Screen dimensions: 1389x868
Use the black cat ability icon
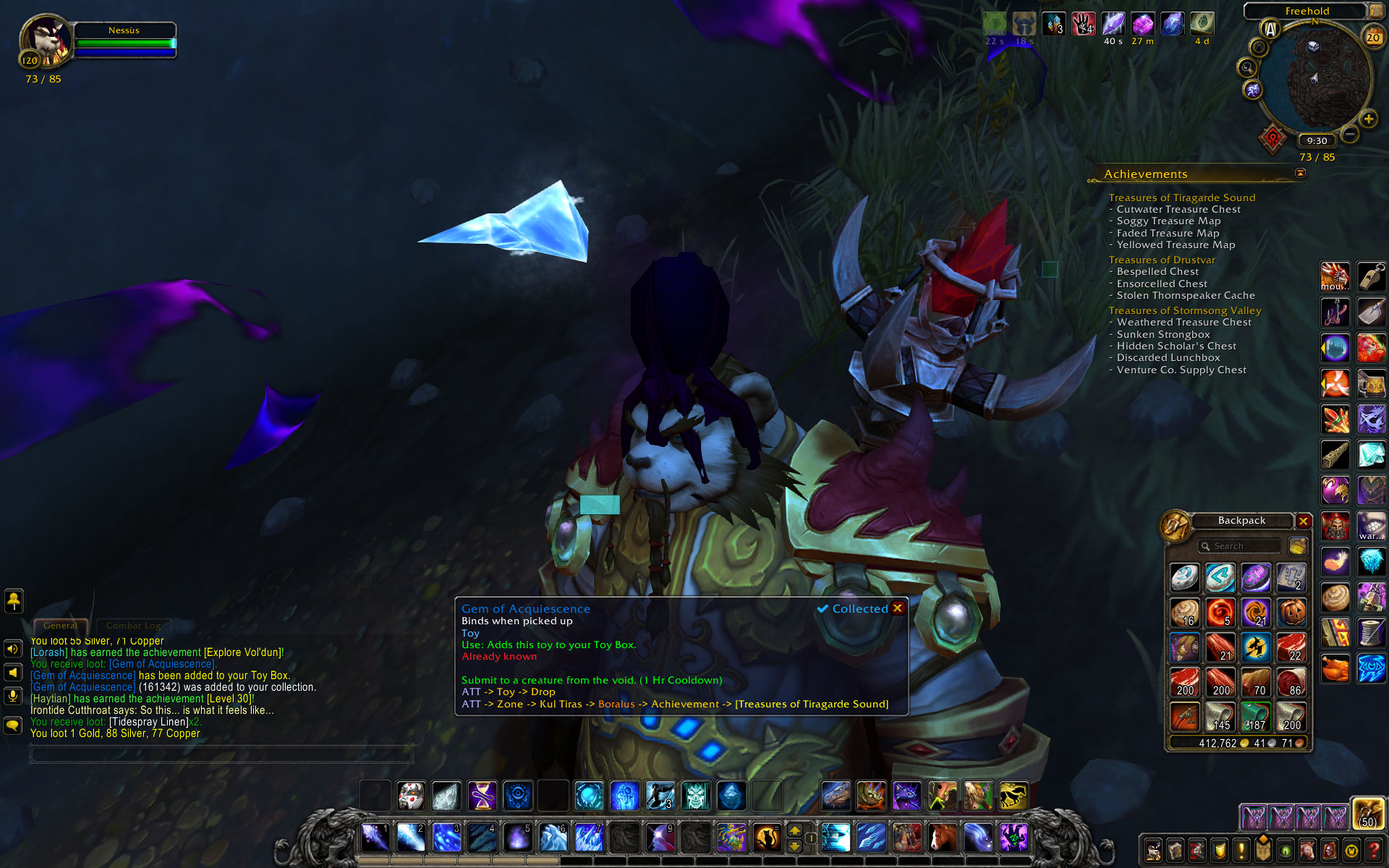(x=766, y=838)
